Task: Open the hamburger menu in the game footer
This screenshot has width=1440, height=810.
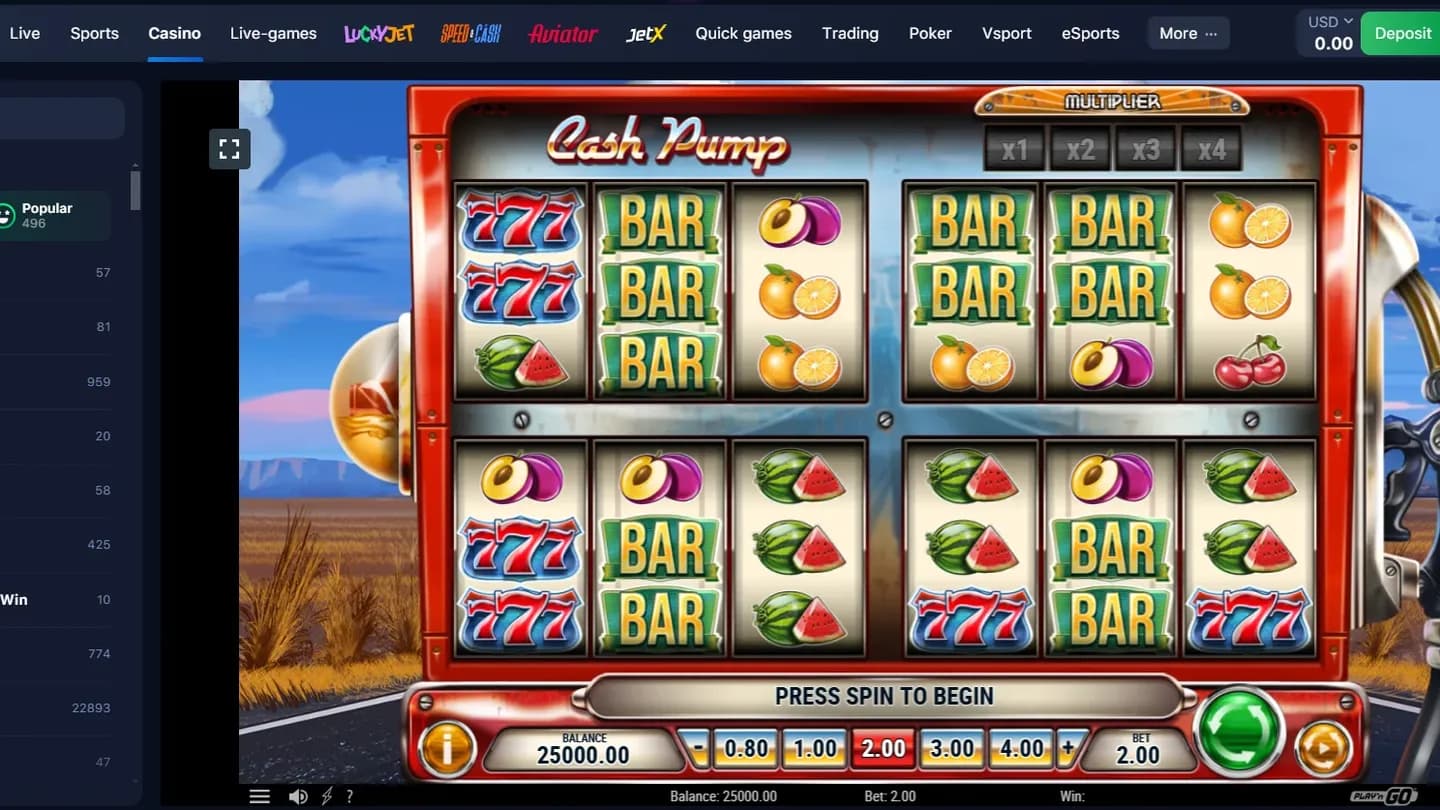Action: [260, 796]
